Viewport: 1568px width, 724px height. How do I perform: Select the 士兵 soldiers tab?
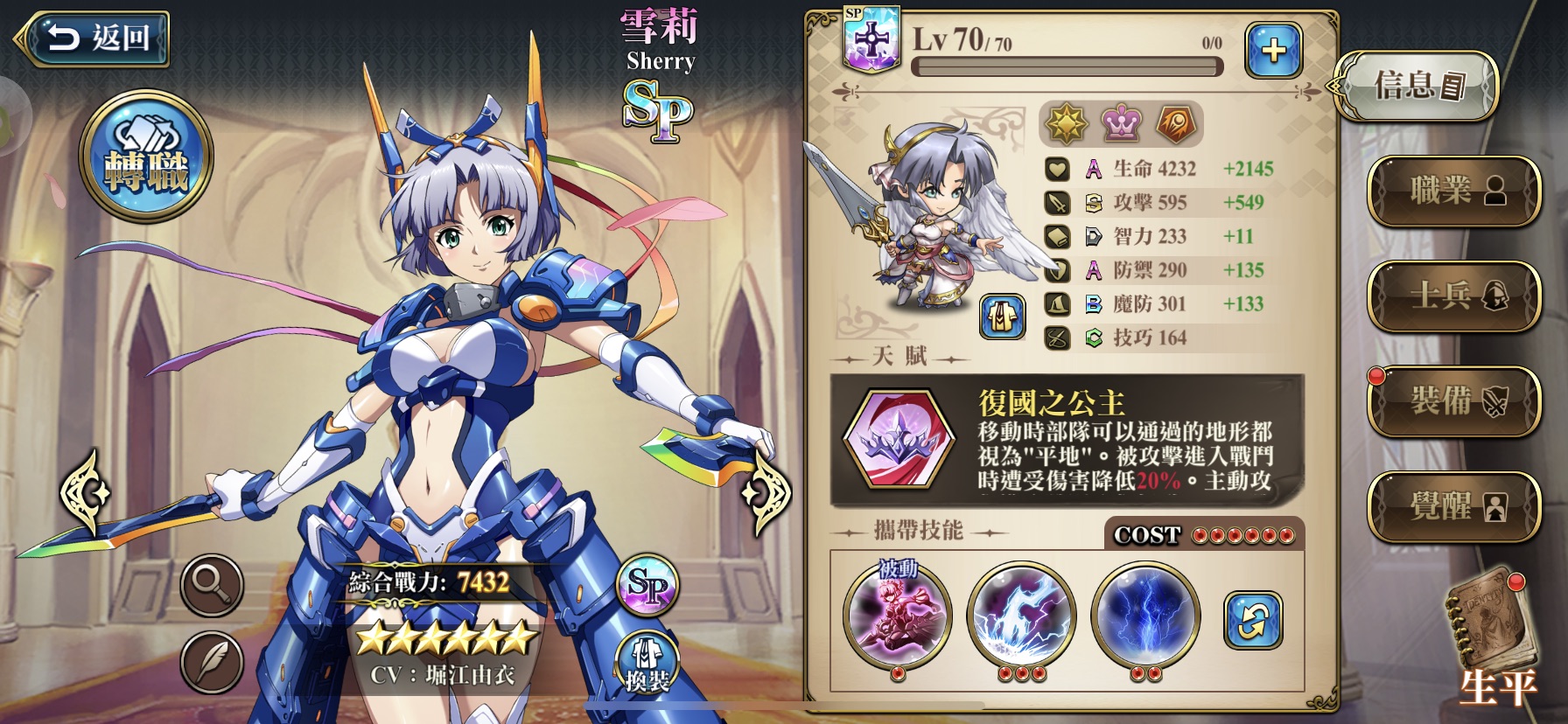(x=1453, y=296)
